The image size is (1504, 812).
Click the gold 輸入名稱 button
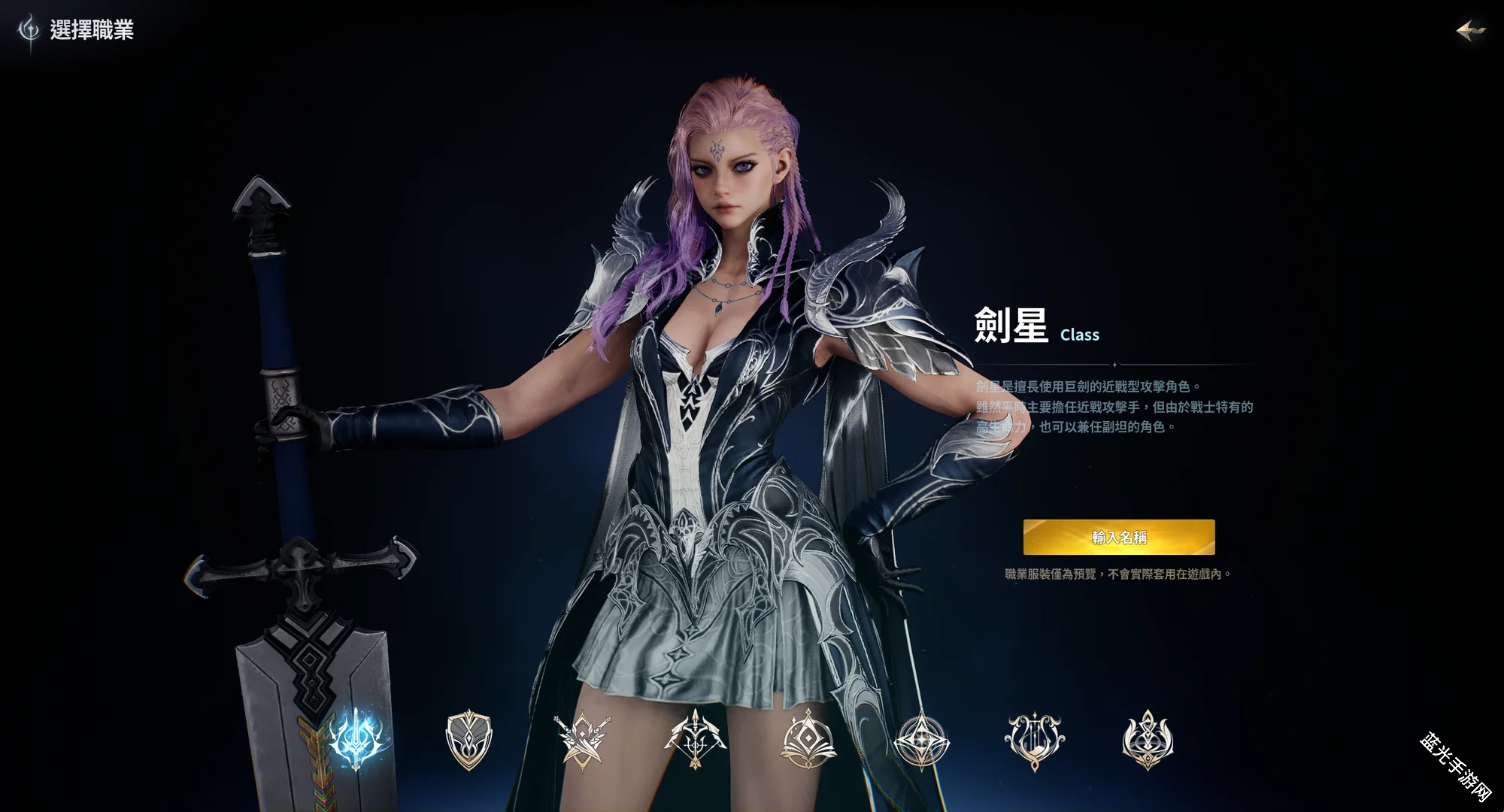(1118, 537)
